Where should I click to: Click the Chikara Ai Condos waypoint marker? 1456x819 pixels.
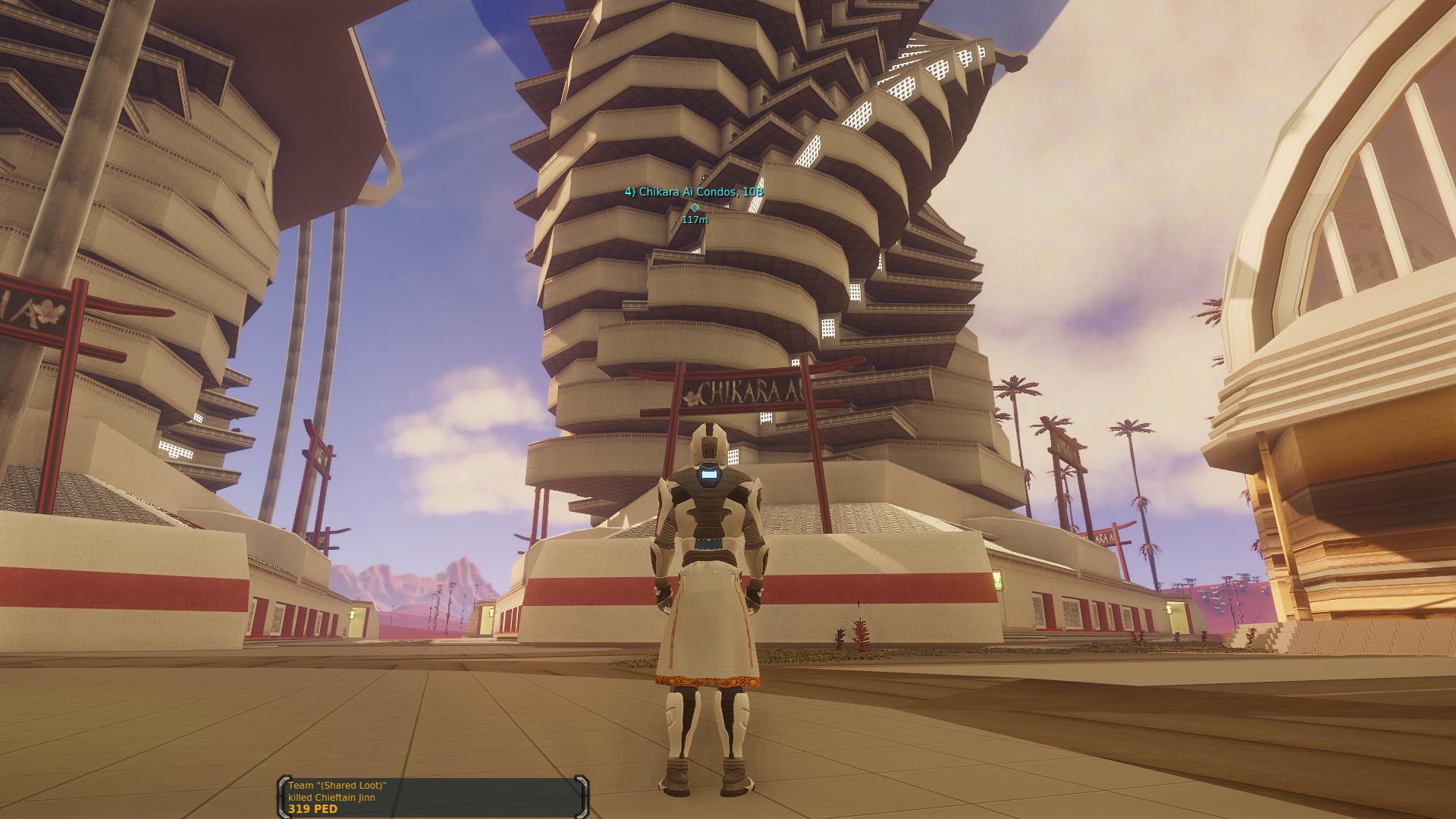(694, 207)
